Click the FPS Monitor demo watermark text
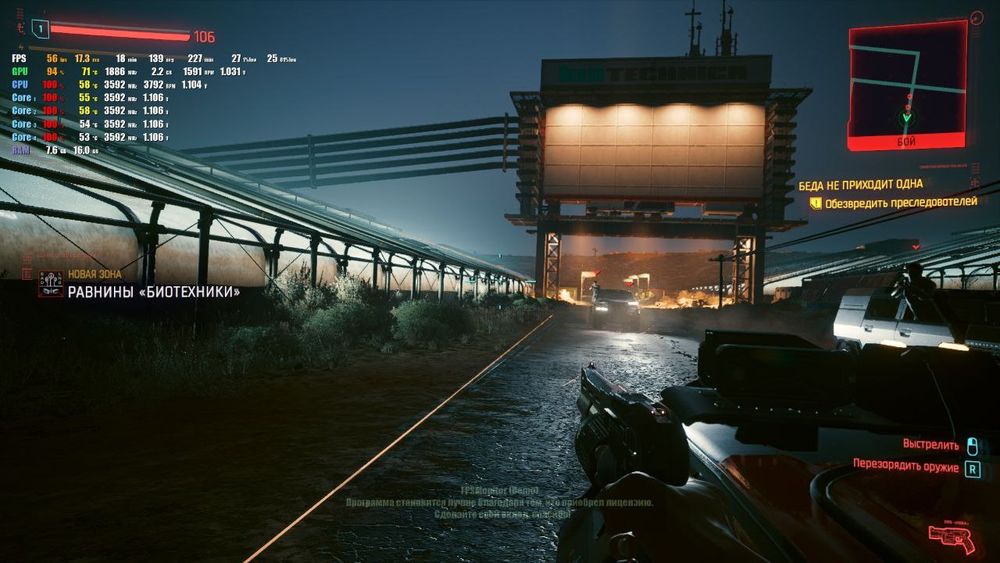 click(500, 502)
